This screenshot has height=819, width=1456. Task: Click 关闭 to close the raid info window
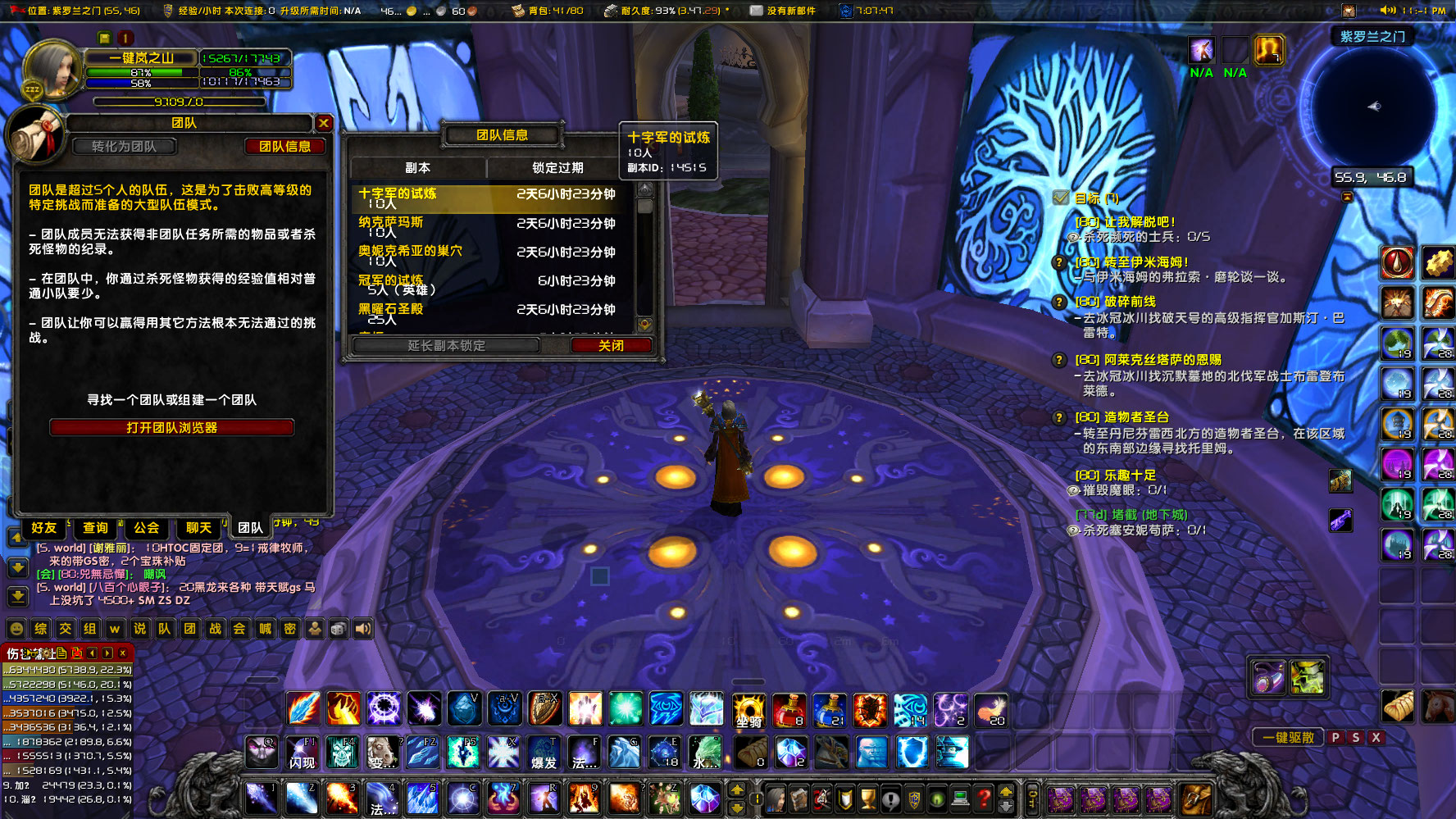(x=612, y=345)
